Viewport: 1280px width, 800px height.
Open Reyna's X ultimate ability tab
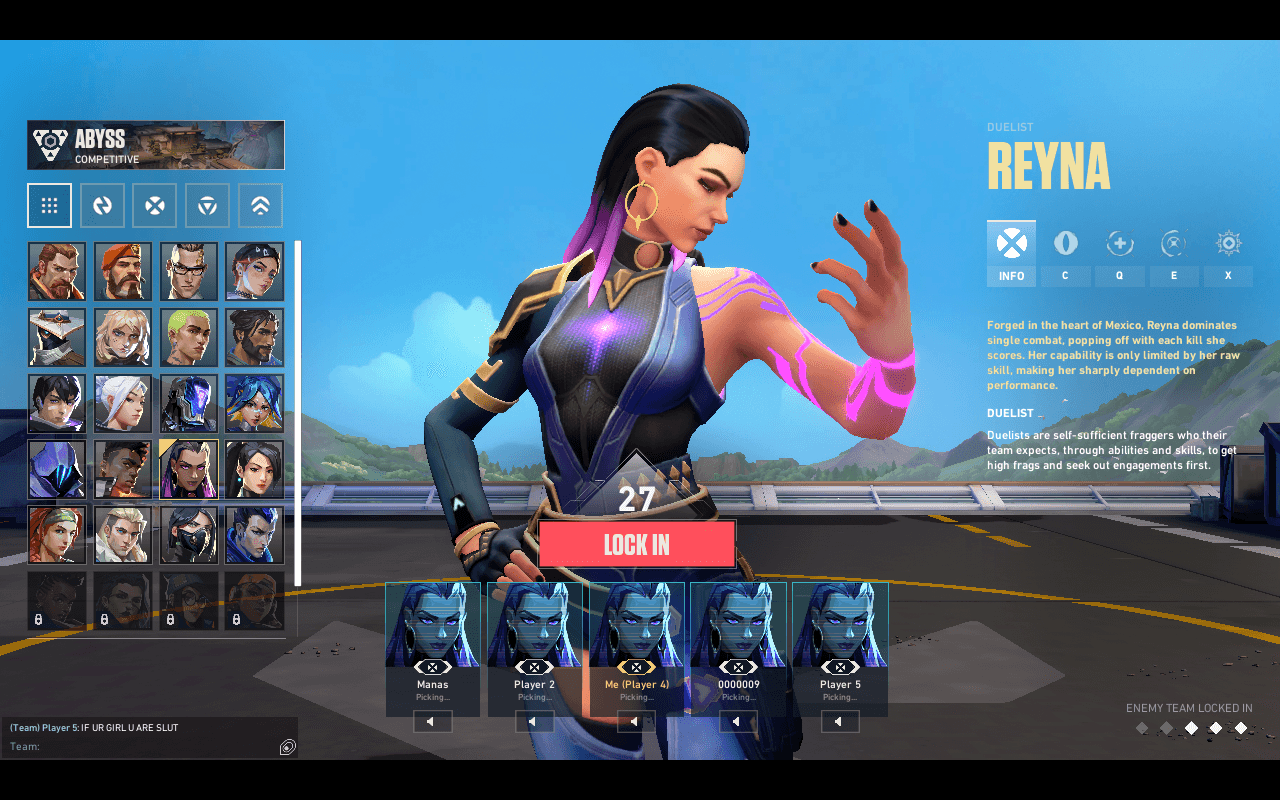coord(1228,254)
